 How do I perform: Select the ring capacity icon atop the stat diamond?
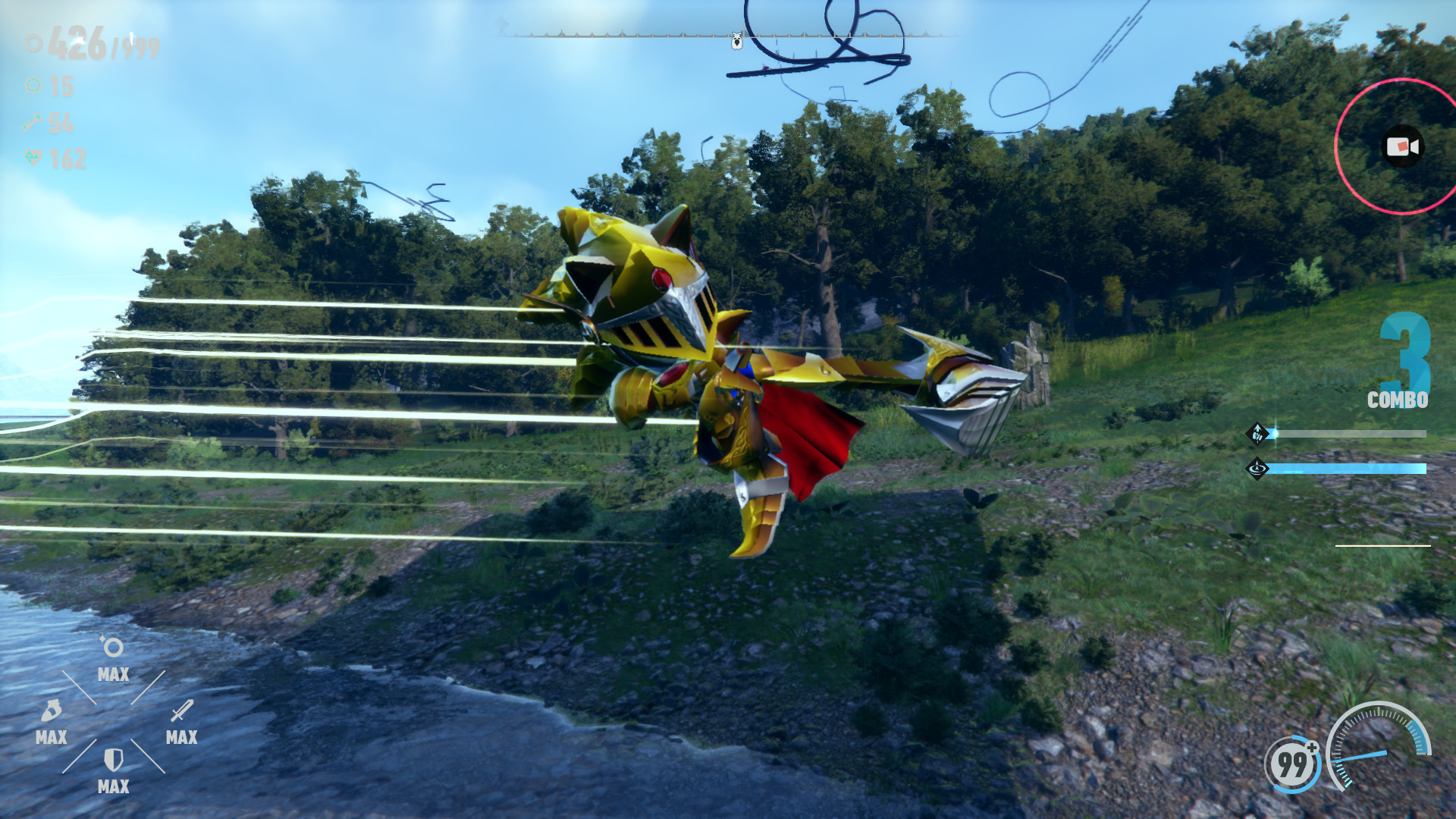(114, 646)
